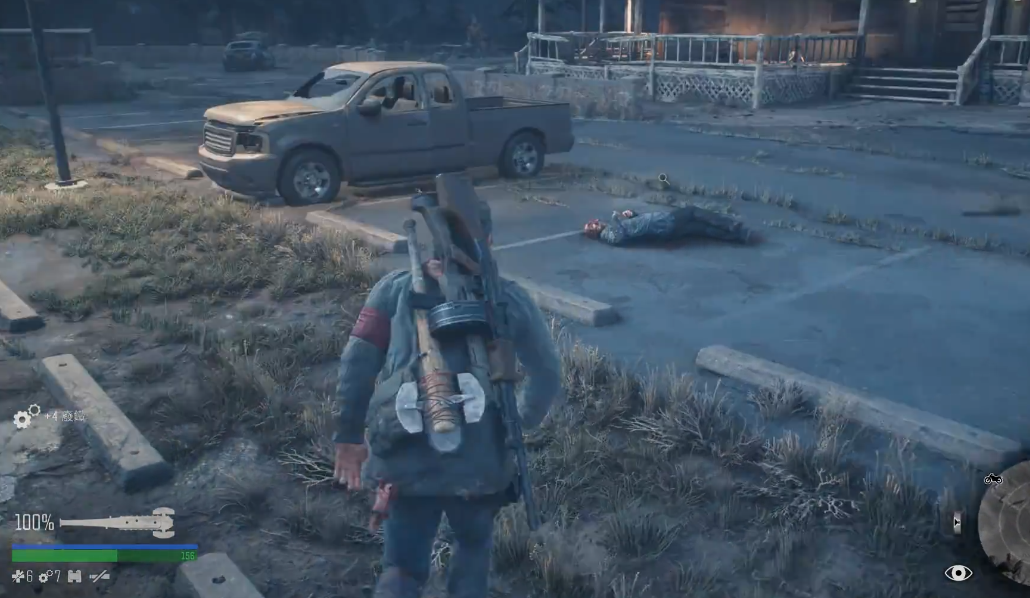
Task: Click the gears icon in the scrap pickup notification
Action: click(x=26, y=416)
